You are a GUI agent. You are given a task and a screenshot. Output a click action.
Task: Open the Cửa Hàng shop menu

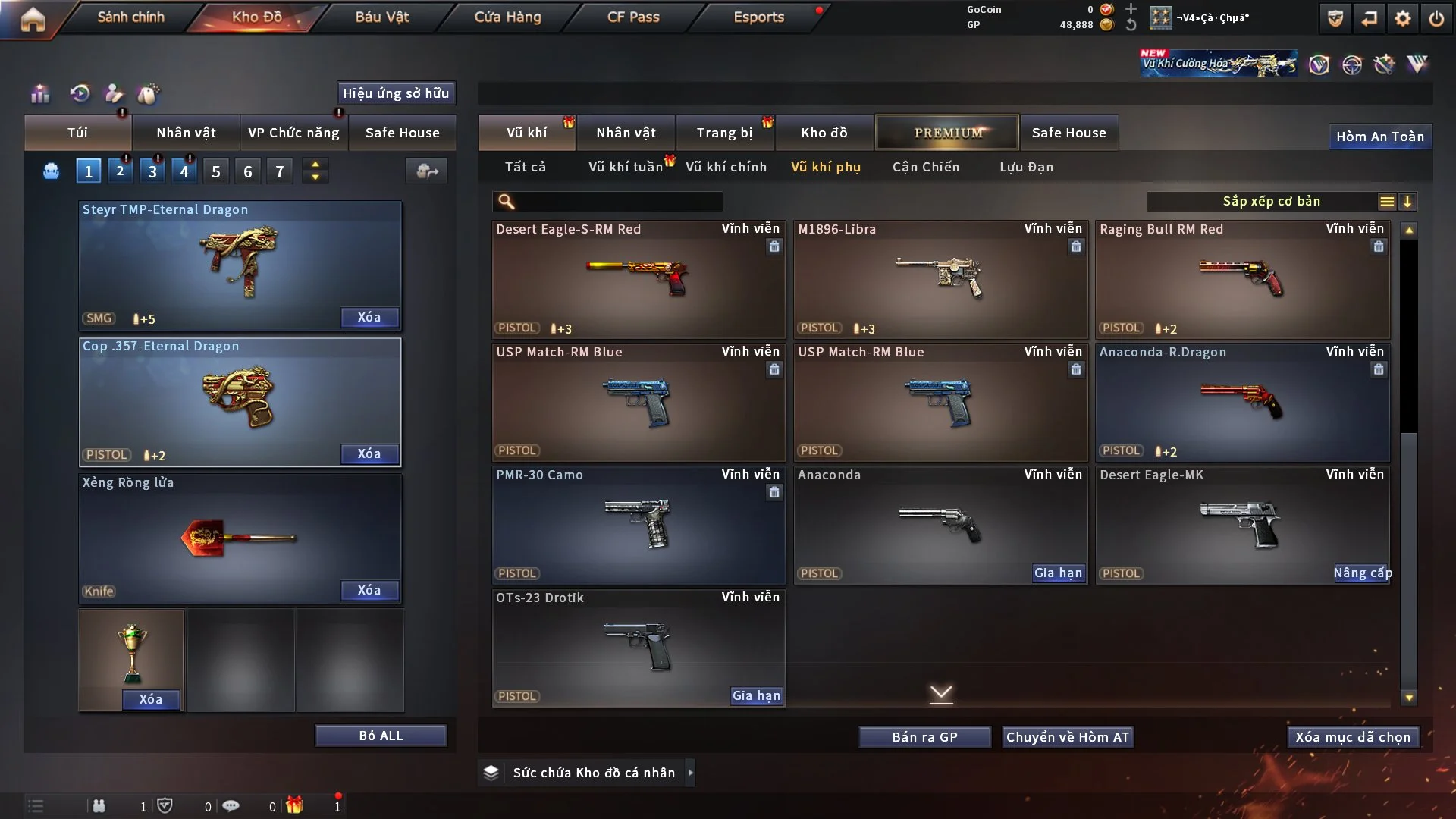(x=507, y=17)
